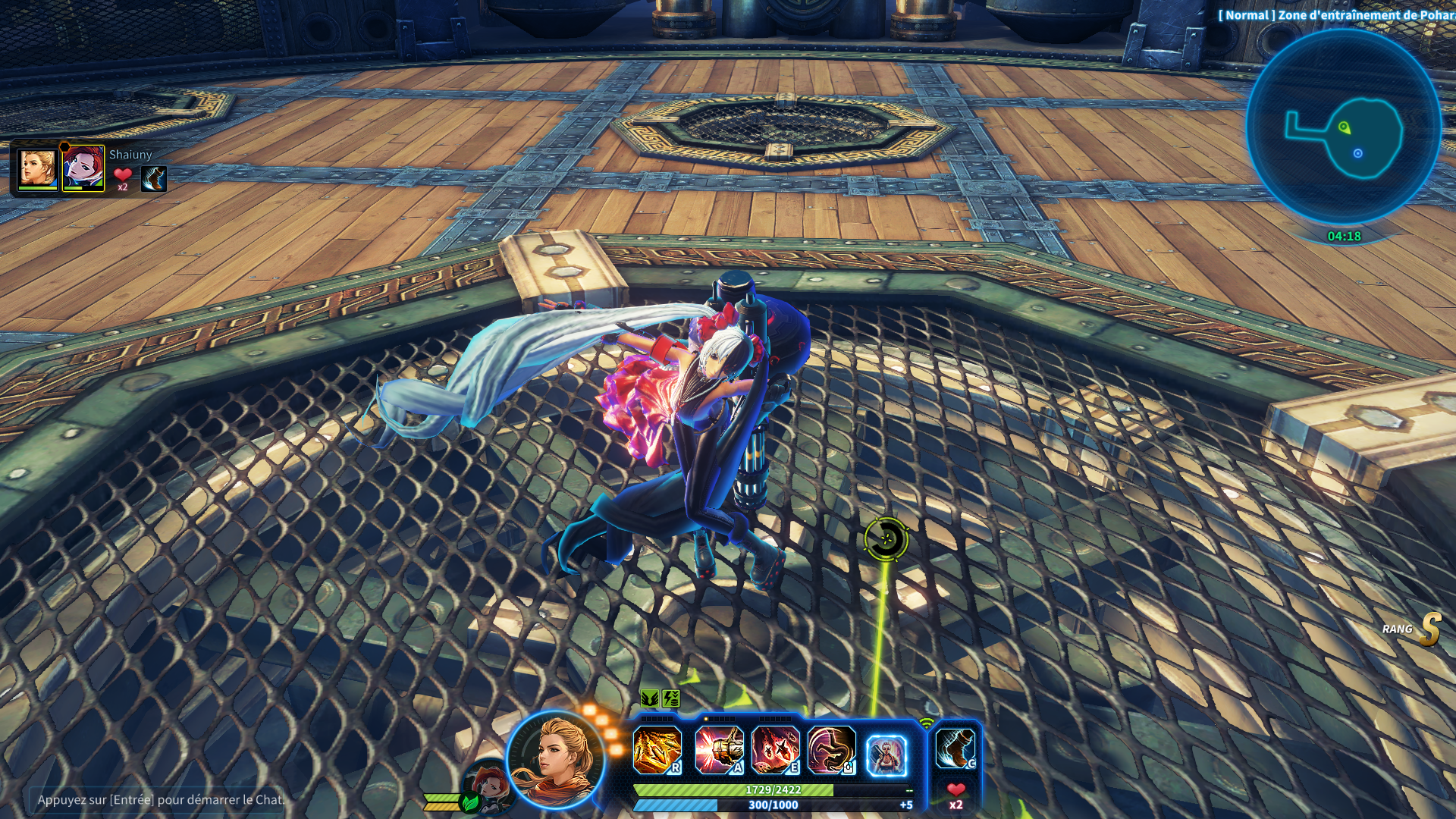Trigger the backflip kick ability

[831, 749]
